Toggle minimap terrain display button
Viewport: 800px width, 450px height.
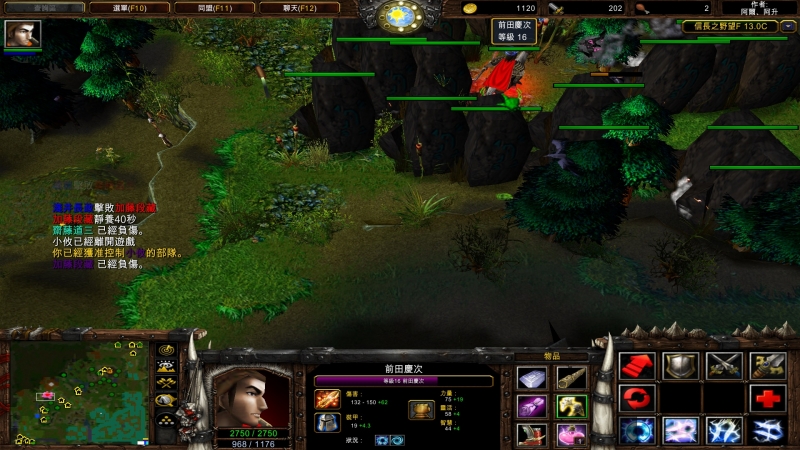[x=165, y=367]
